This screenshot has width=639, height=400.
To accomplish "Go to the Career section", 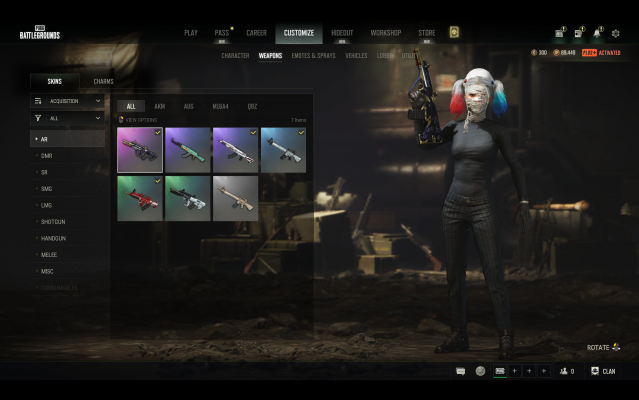I will 256,32.
